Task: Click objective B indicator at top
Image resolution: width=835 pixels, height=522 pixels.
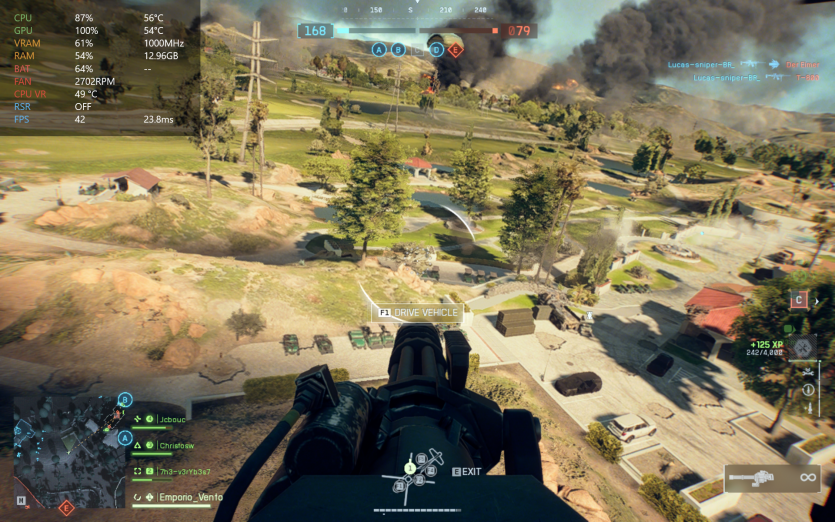Action: tap(398, 49)
